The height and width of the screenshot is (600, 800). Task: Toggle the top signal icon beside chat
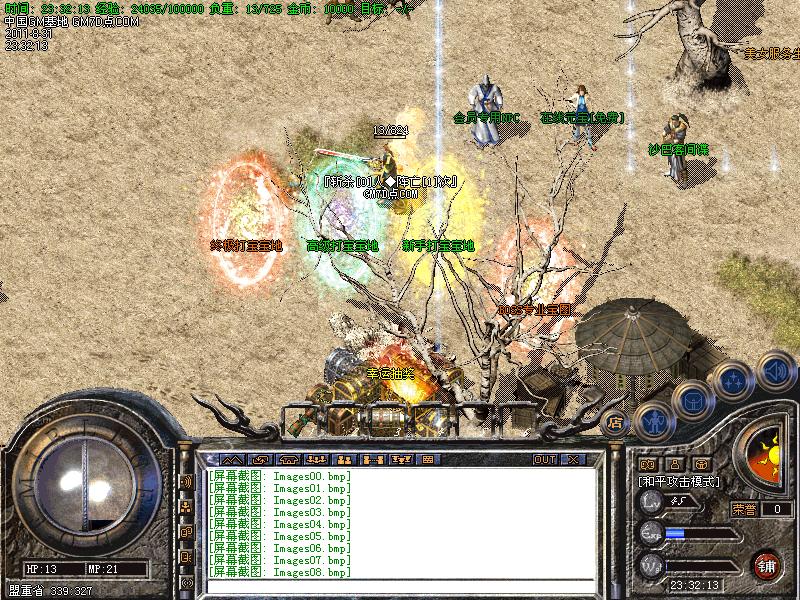186,481
